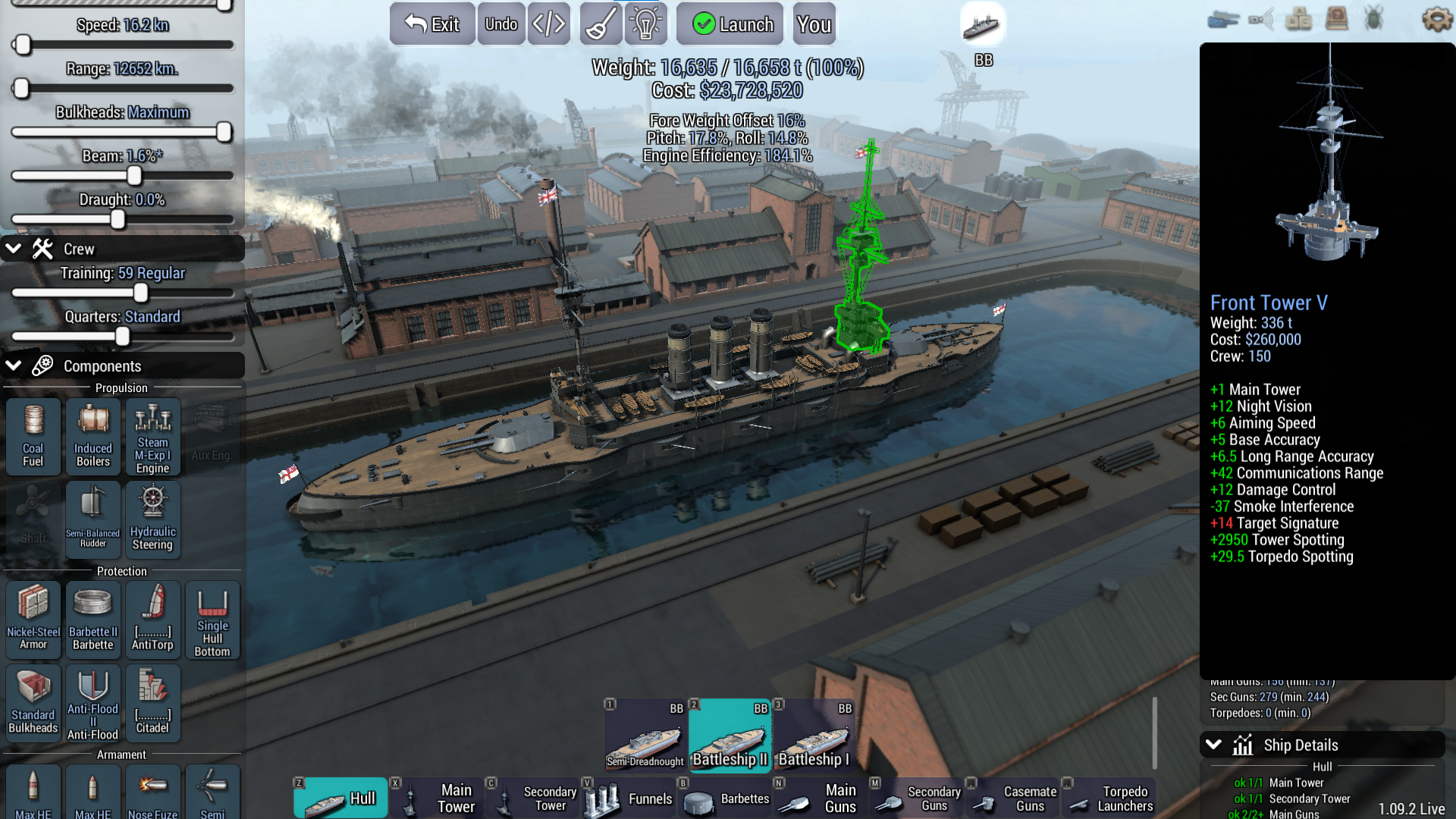Open the settings gear icon

(1436, 19)
